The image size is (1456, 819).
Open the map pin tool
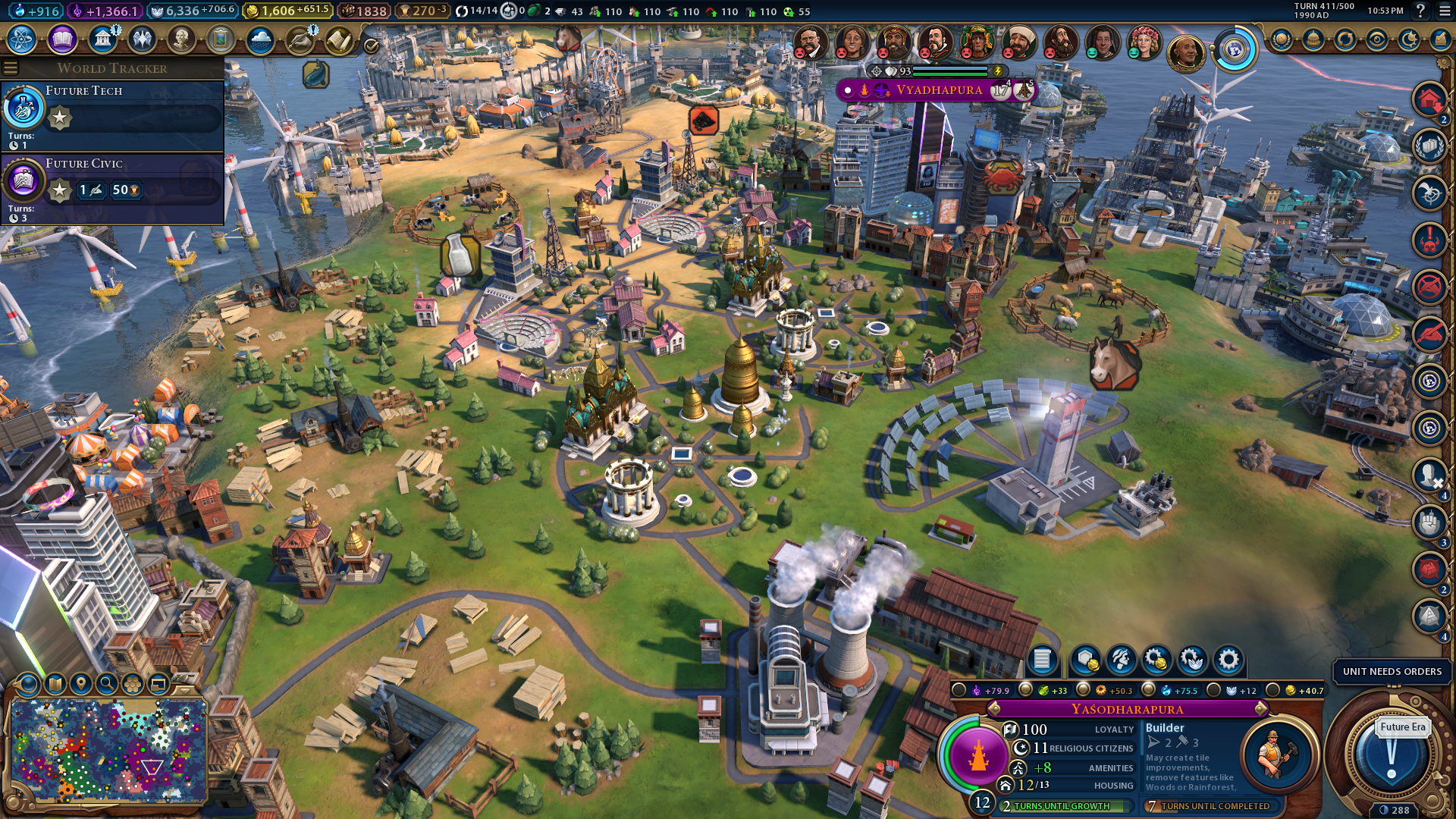(81, 684)
